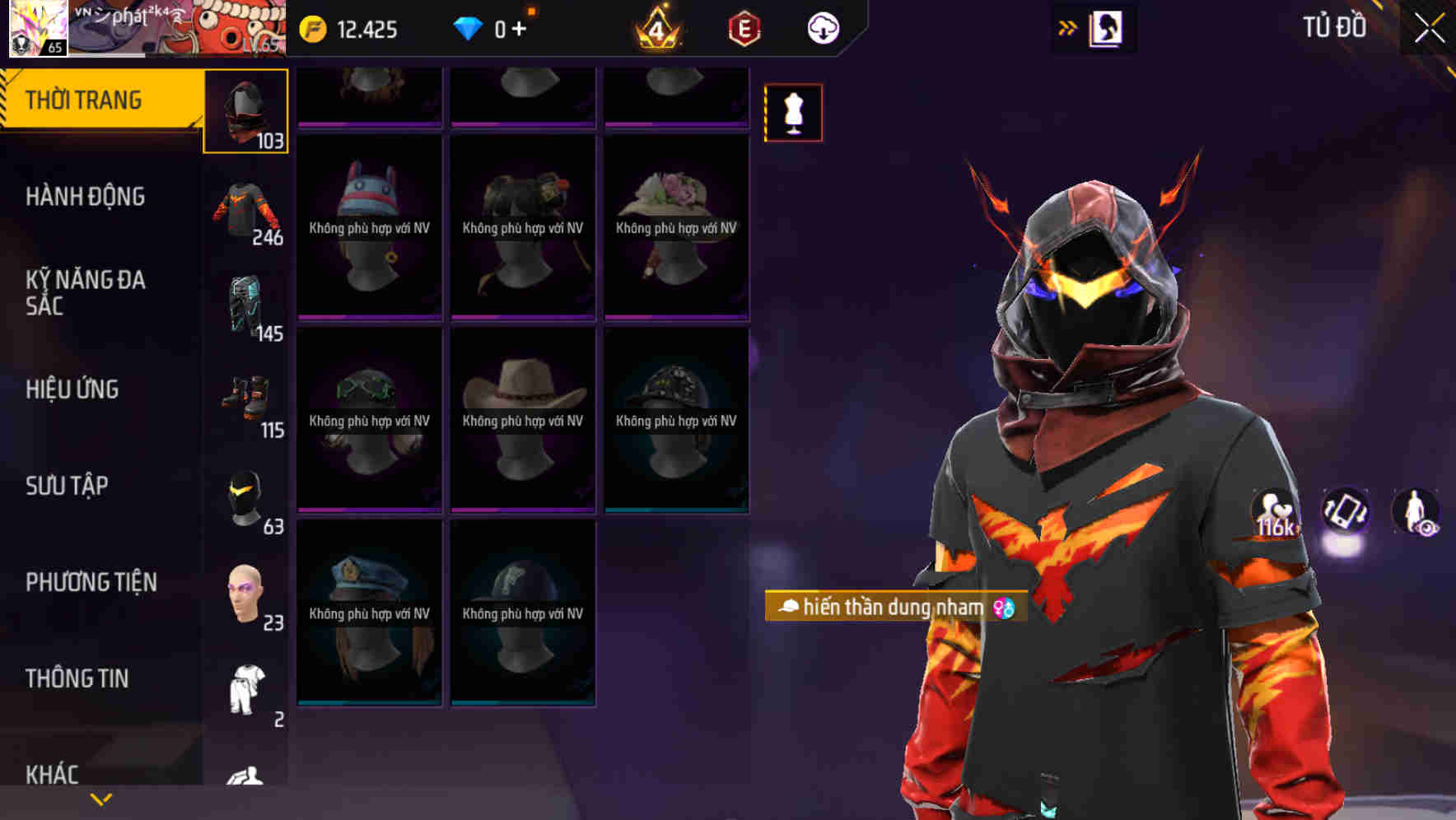Select the mask category showing 63 items

(x=246, y=498)
